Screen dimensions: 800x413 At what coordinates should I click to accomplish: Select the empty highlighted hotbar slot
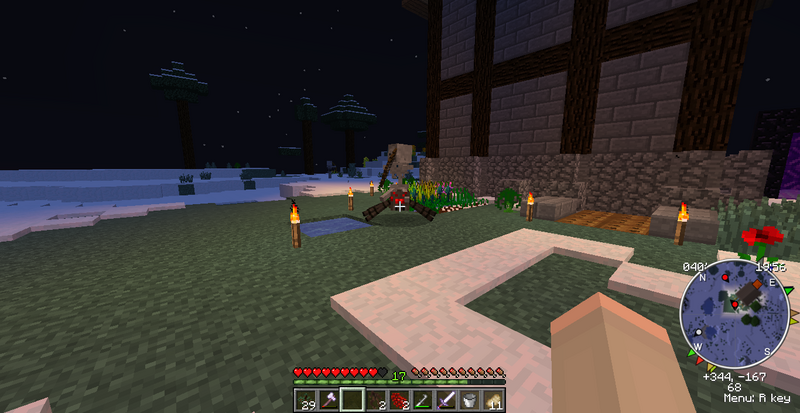[x=351, y=401]
